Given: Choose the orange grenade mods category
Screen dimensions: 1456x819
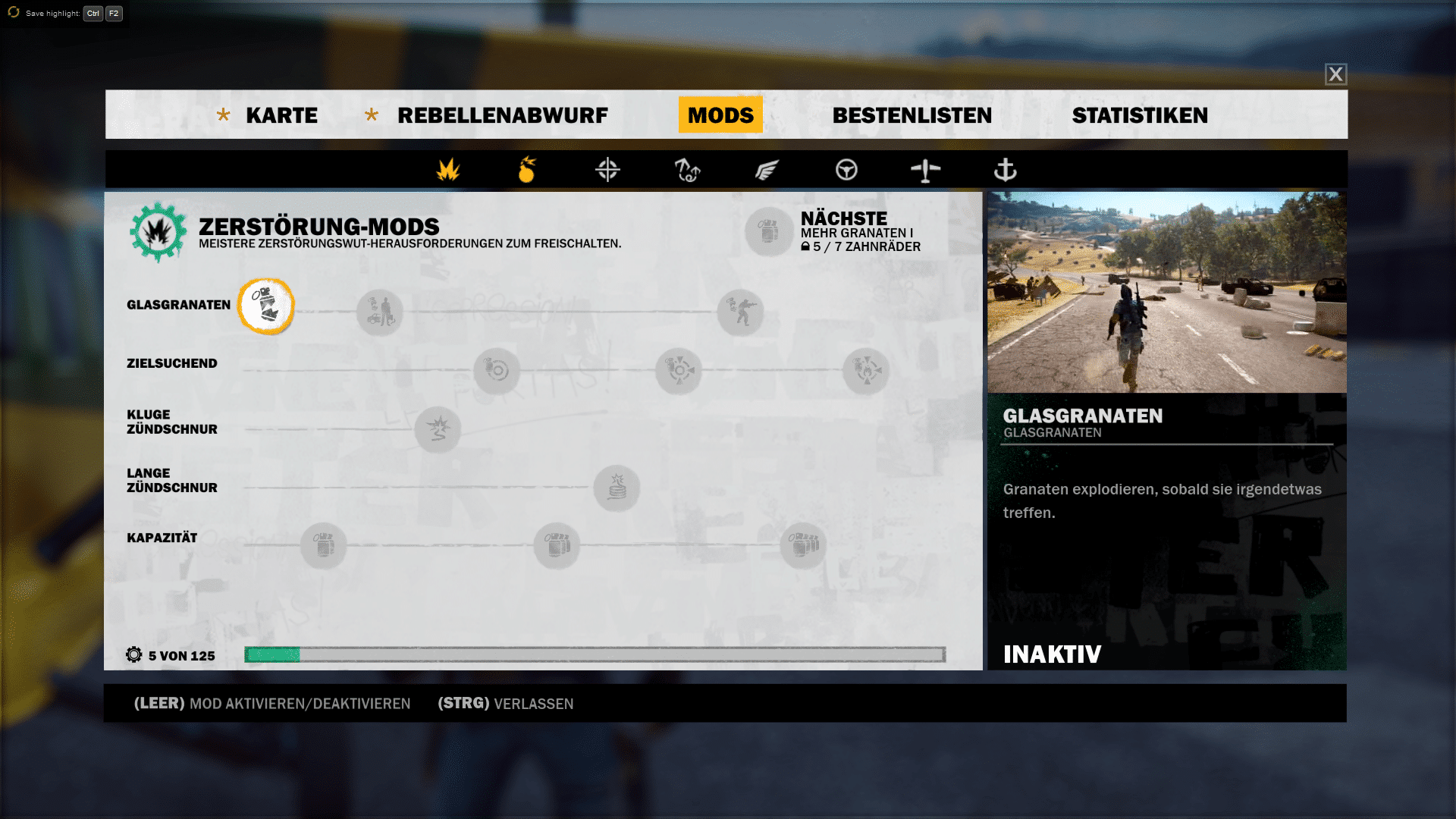Looking at the screenshot, I should coord(527,170).
